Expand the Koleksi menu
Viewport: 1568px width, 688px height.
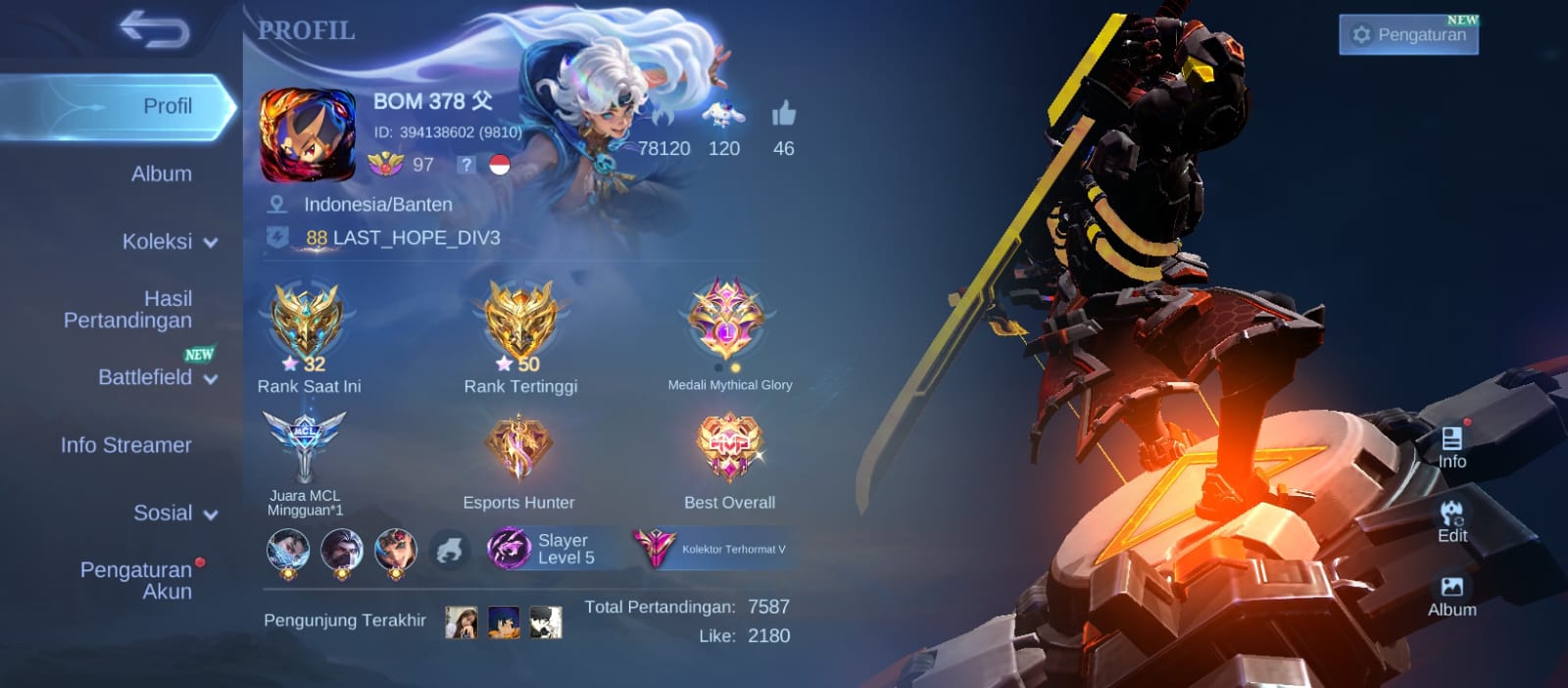169,242
